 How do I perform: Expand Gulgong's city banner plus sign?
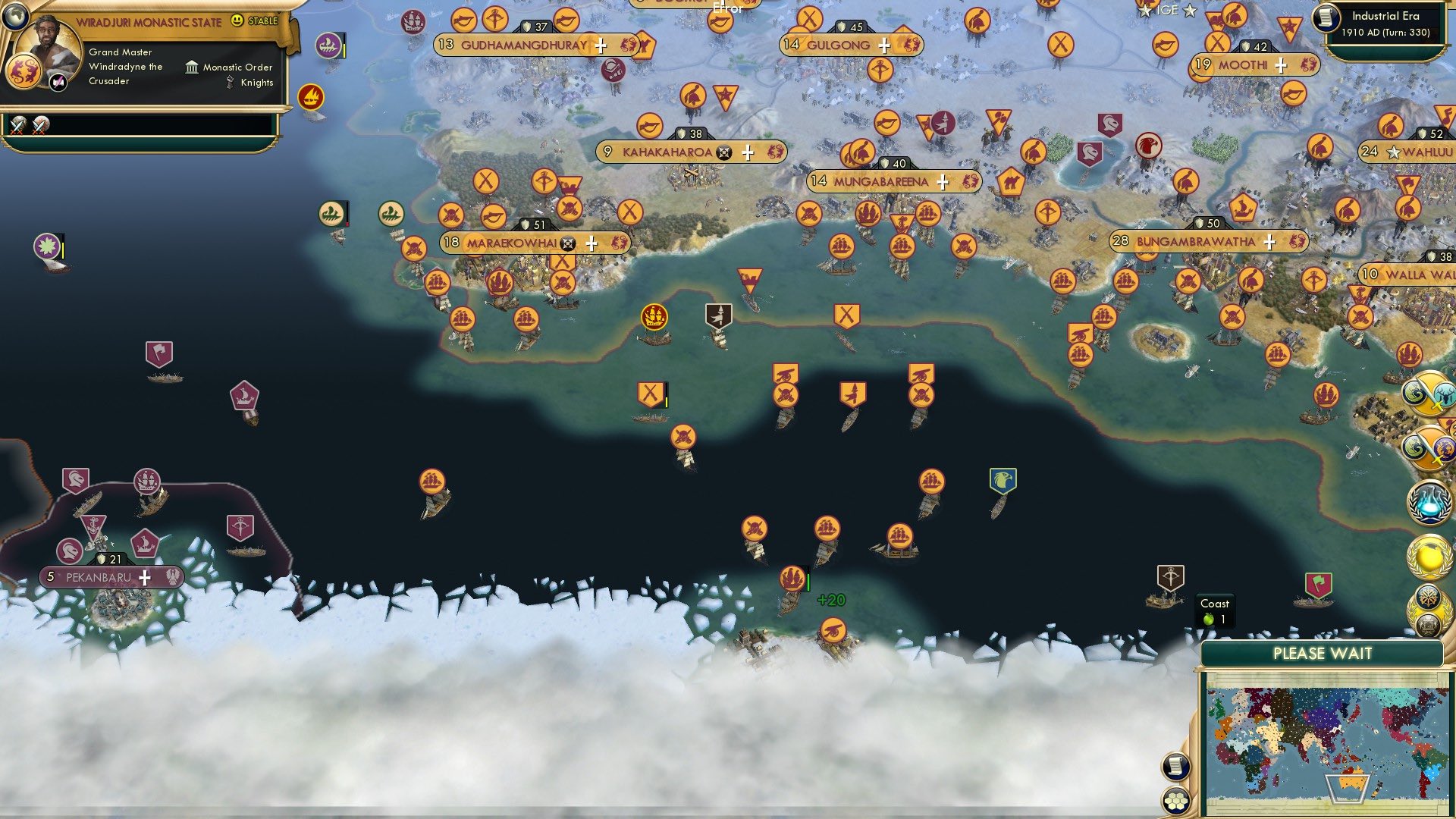click(x=882, y=45)
